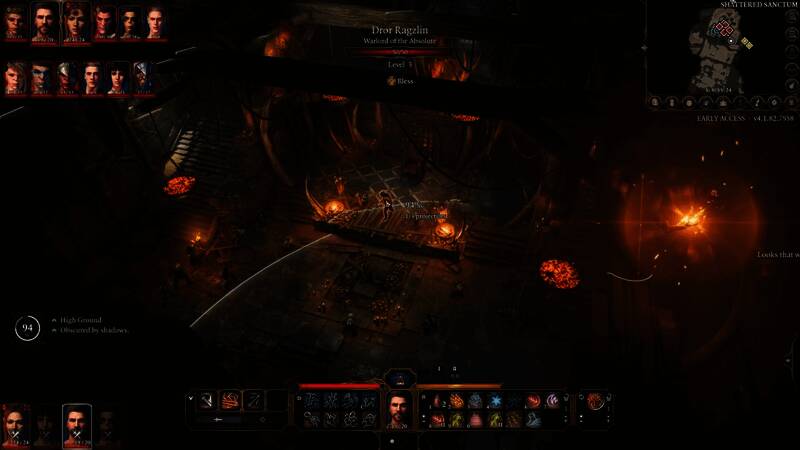
Task: Use the main-hand melee attack icon
Action: pyautogui.click(x=207, y=400)
